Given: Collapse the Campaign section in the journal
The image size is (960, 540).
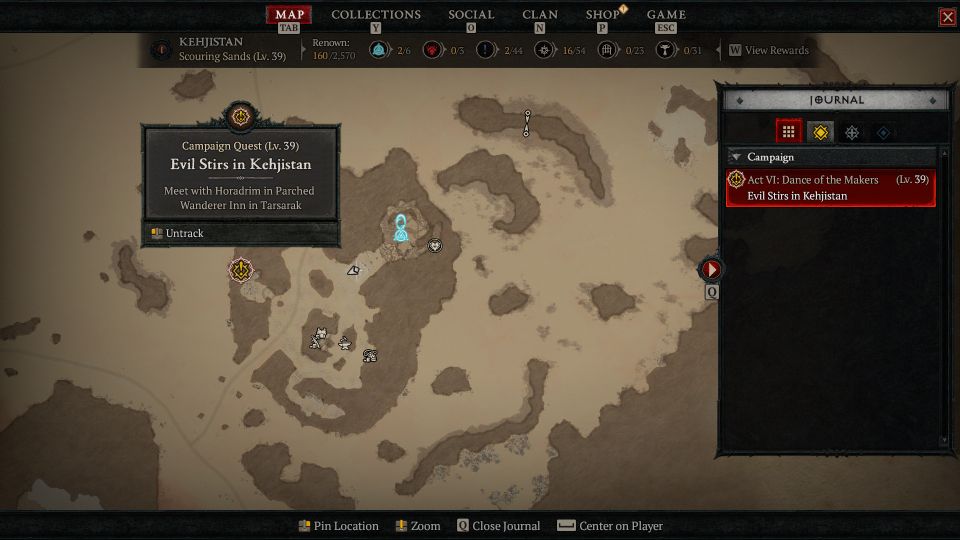Looking at the screenshot, I should [736, 157].
